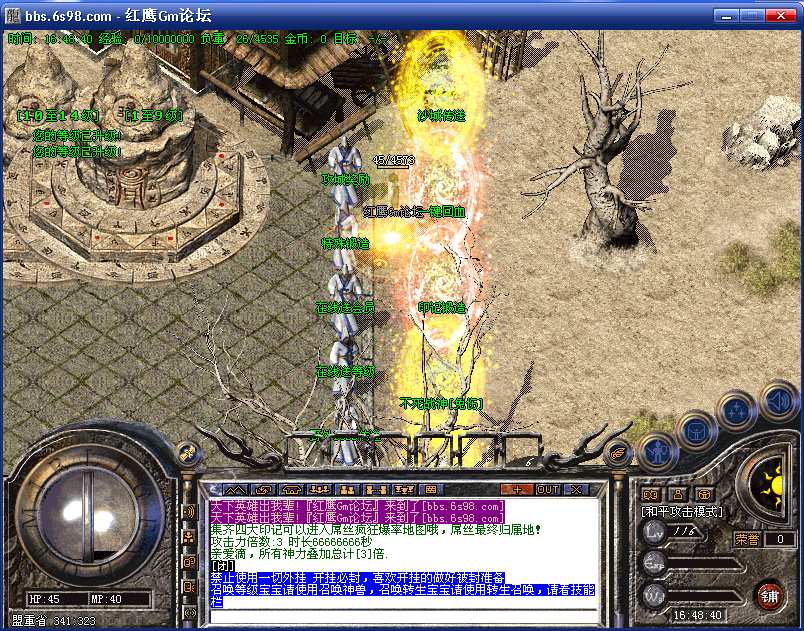Open the character status round button
This screenshot has width=804, height=631.
coord(655,451)
